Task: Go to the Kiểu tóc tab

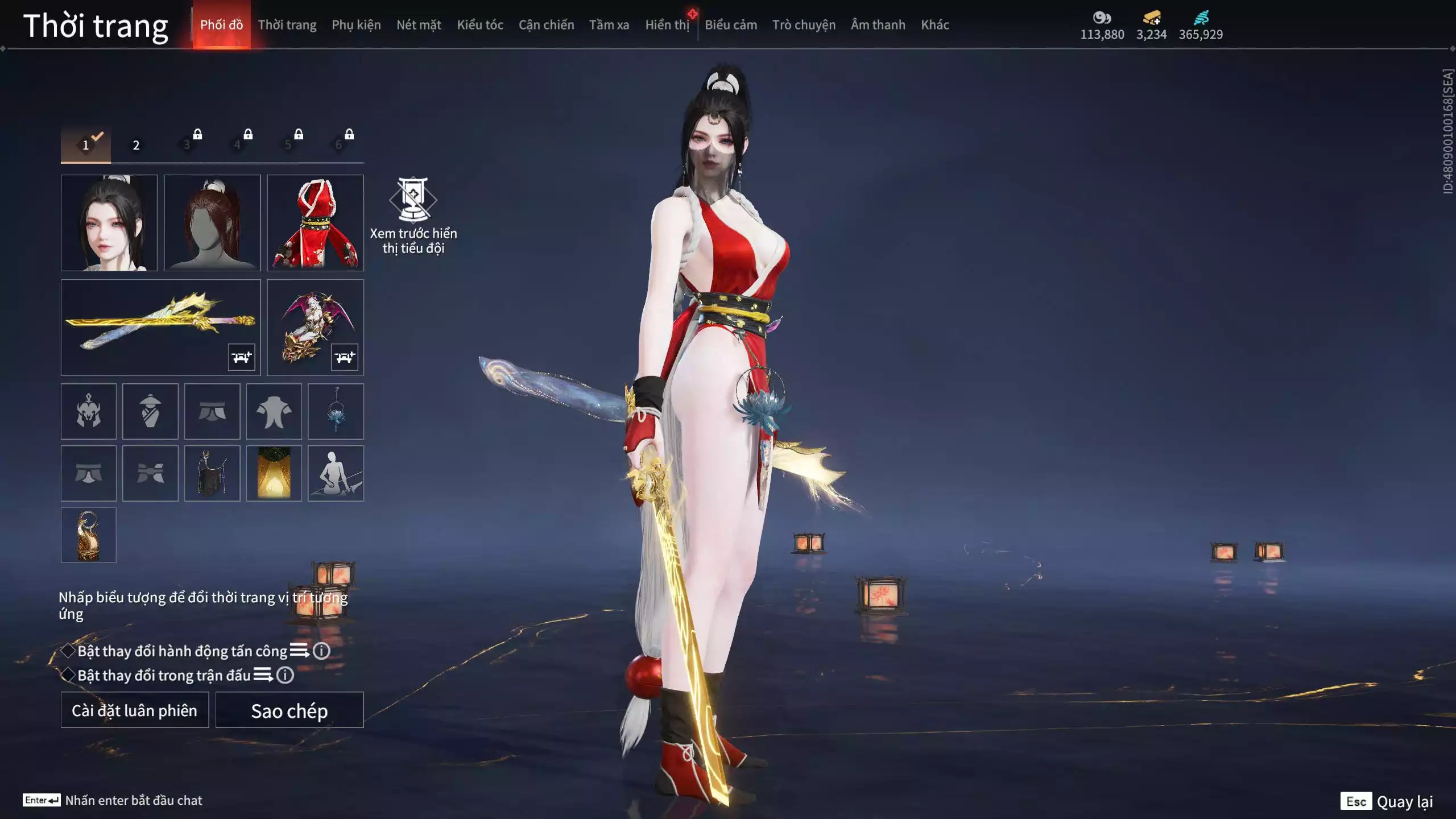Action: click(x=480, y=25)
